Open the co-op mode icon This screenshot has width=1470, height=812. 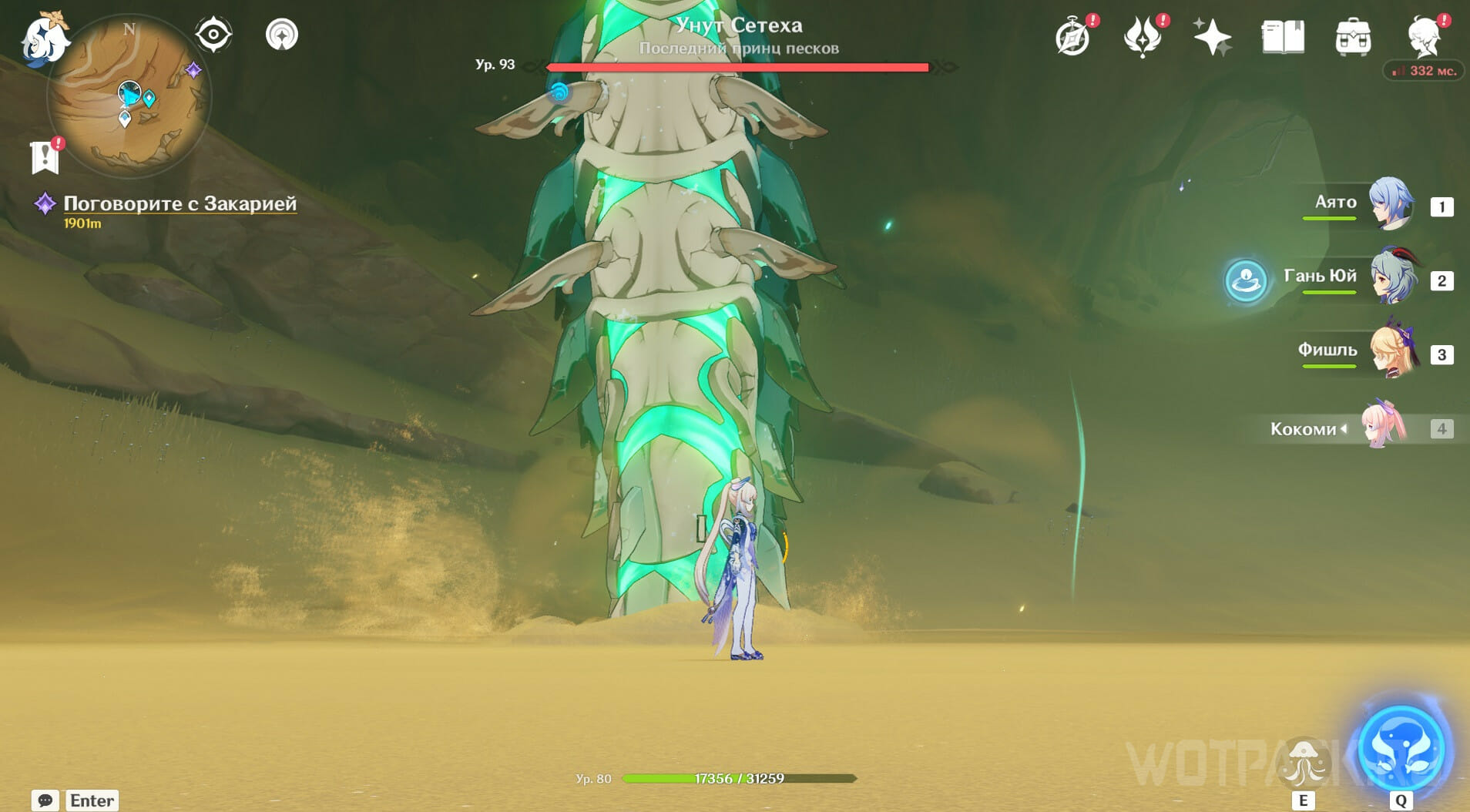coord(282,35)
